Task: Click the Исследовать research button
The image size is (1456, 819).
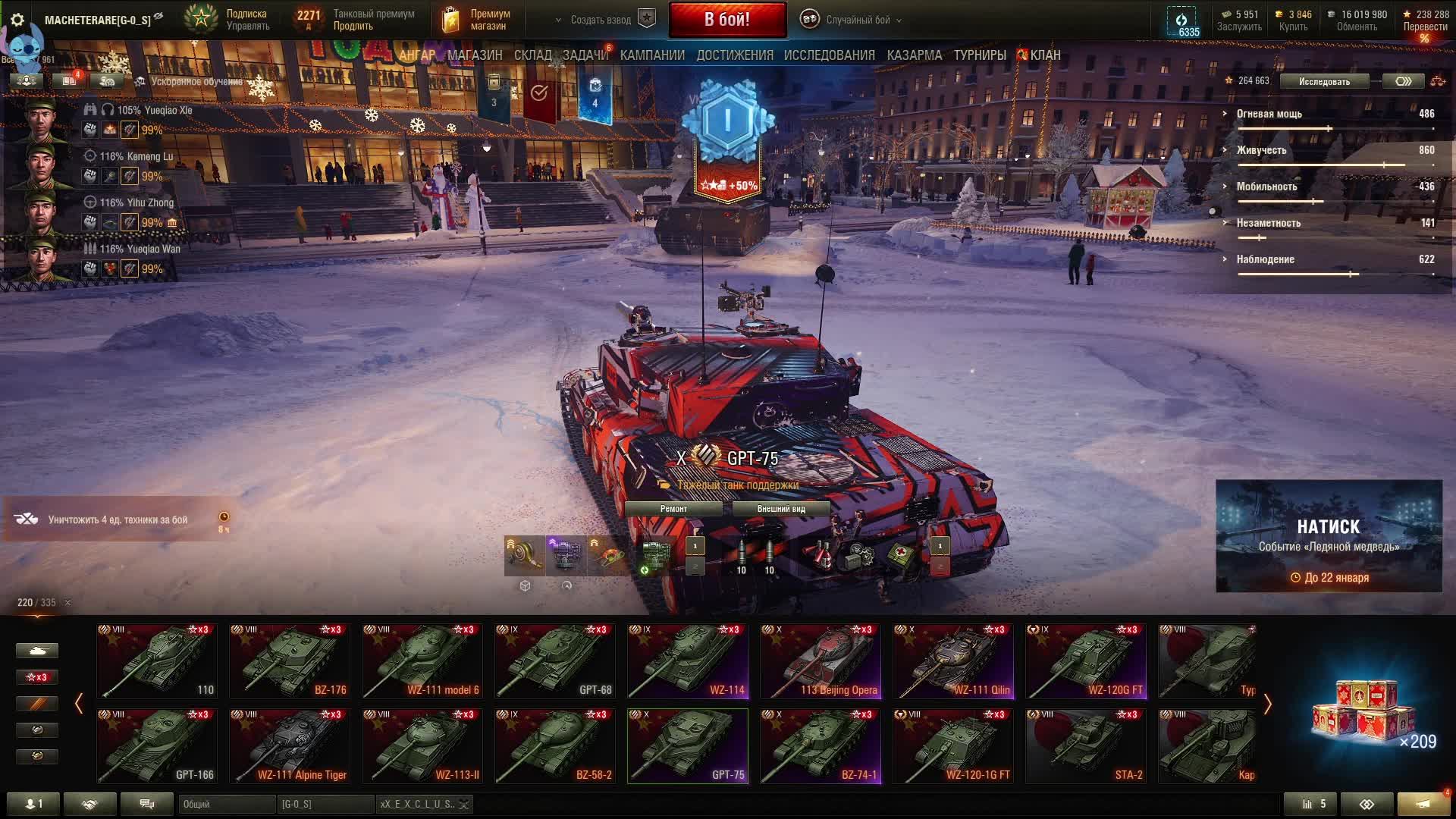Action: click(x=1323, y=81)
